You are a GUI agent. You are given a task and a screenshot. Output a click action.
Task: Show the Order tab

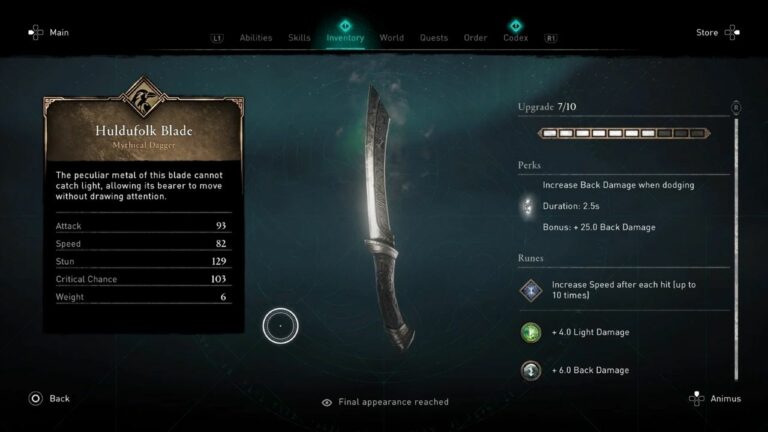(x=475, y=38)
